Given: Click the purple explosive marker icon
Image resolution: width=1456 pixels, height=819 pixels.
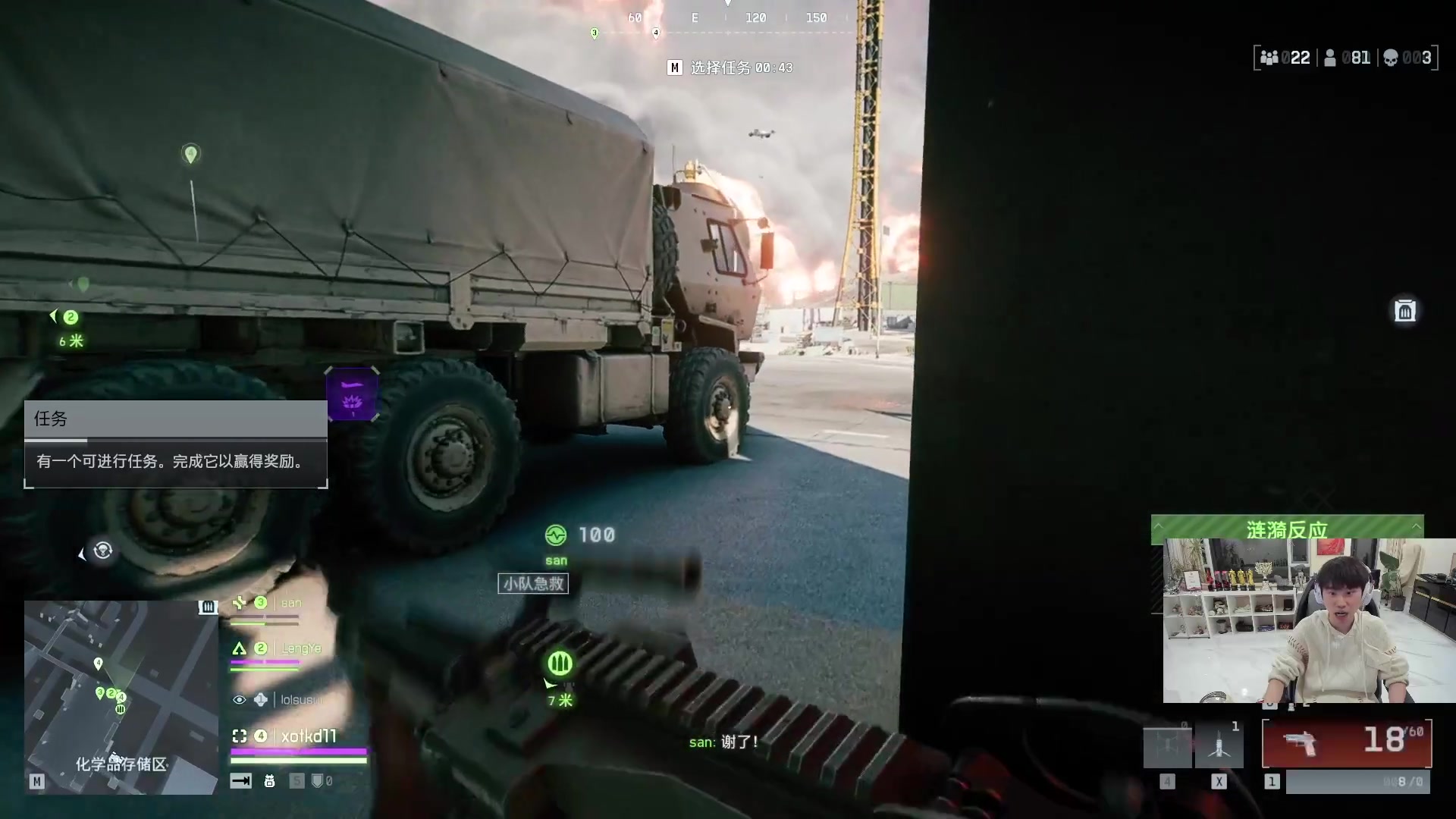Looking at the screenshot, I should pos(352,394).
